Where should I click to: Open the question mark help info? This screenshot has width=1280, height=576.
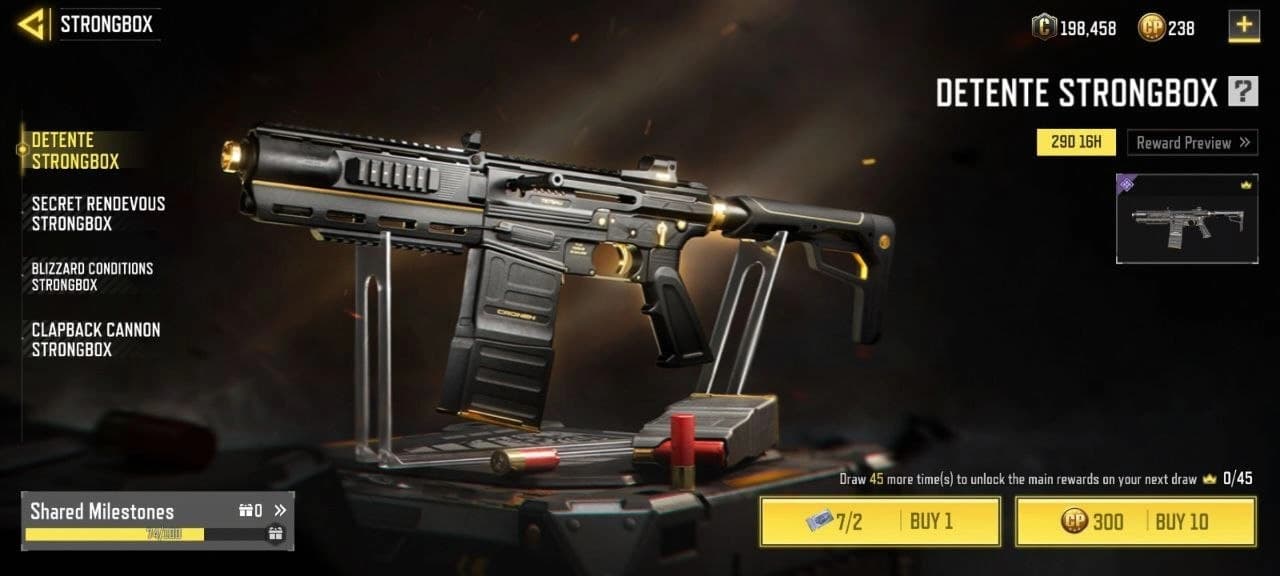[1243, 93]
